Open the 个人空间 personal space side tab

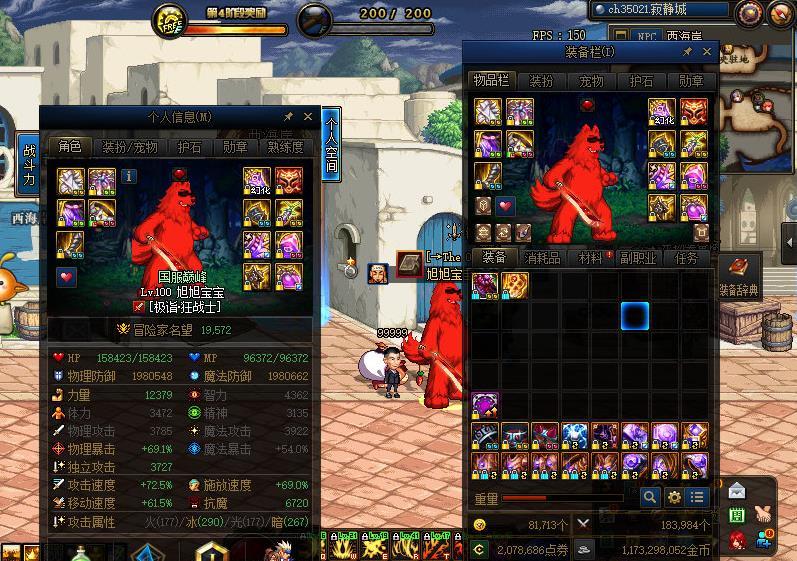pyautogui.click(x=332, y=147)
